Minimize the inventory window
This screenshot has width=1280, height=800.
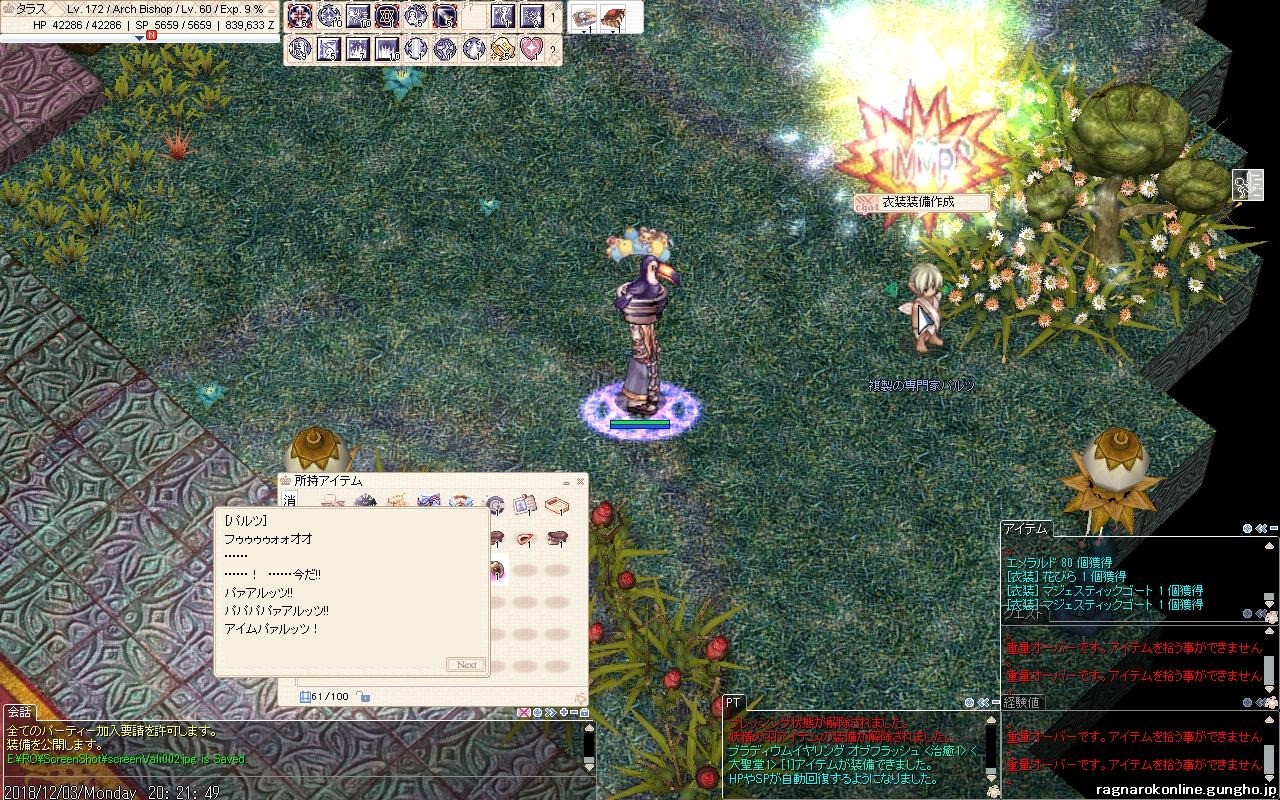point(566,481)
